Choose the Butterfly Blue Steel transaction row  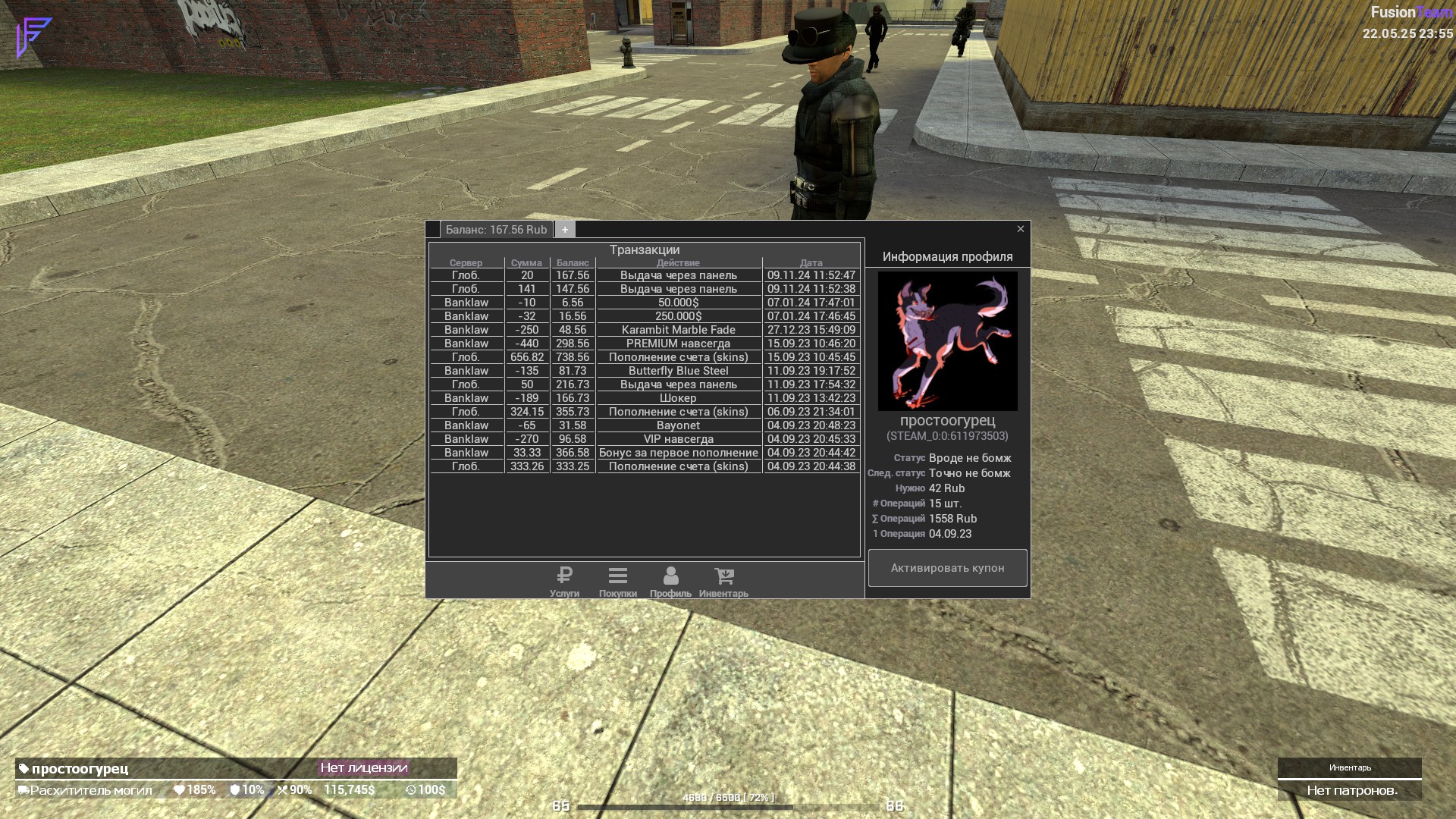[678, 371]
